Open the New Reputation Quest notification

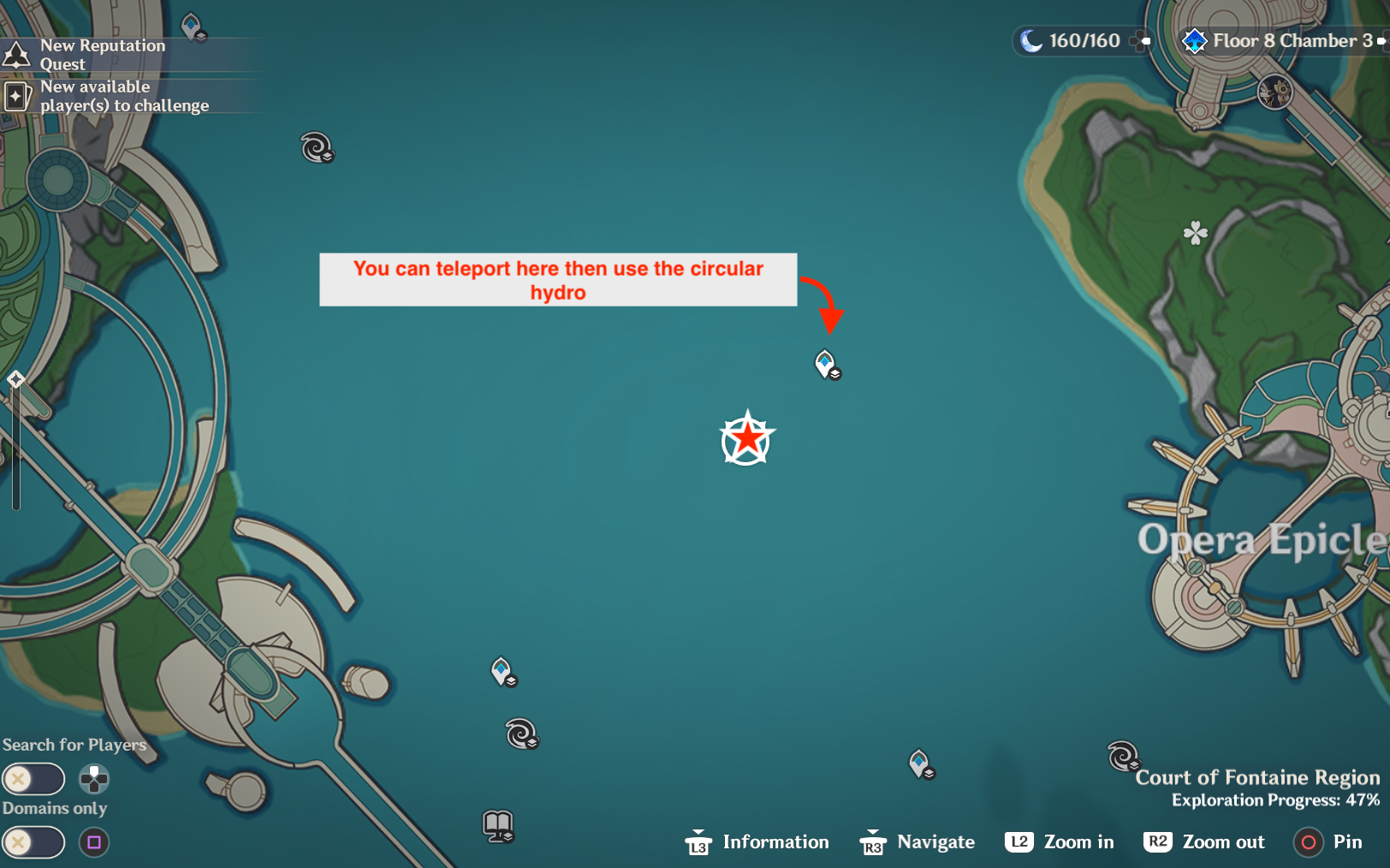[103, 54]
